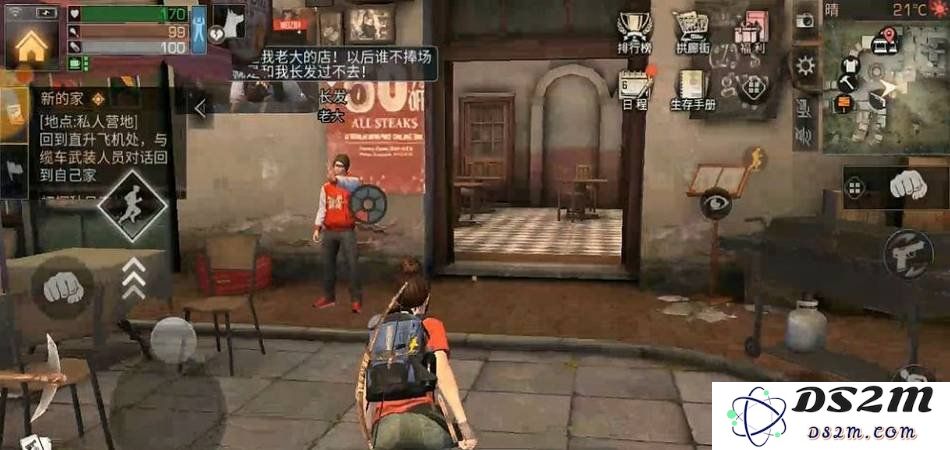This screenshot has height=450, width=950.
Task: Tap the orange home icon
Action: click(31, 43)
